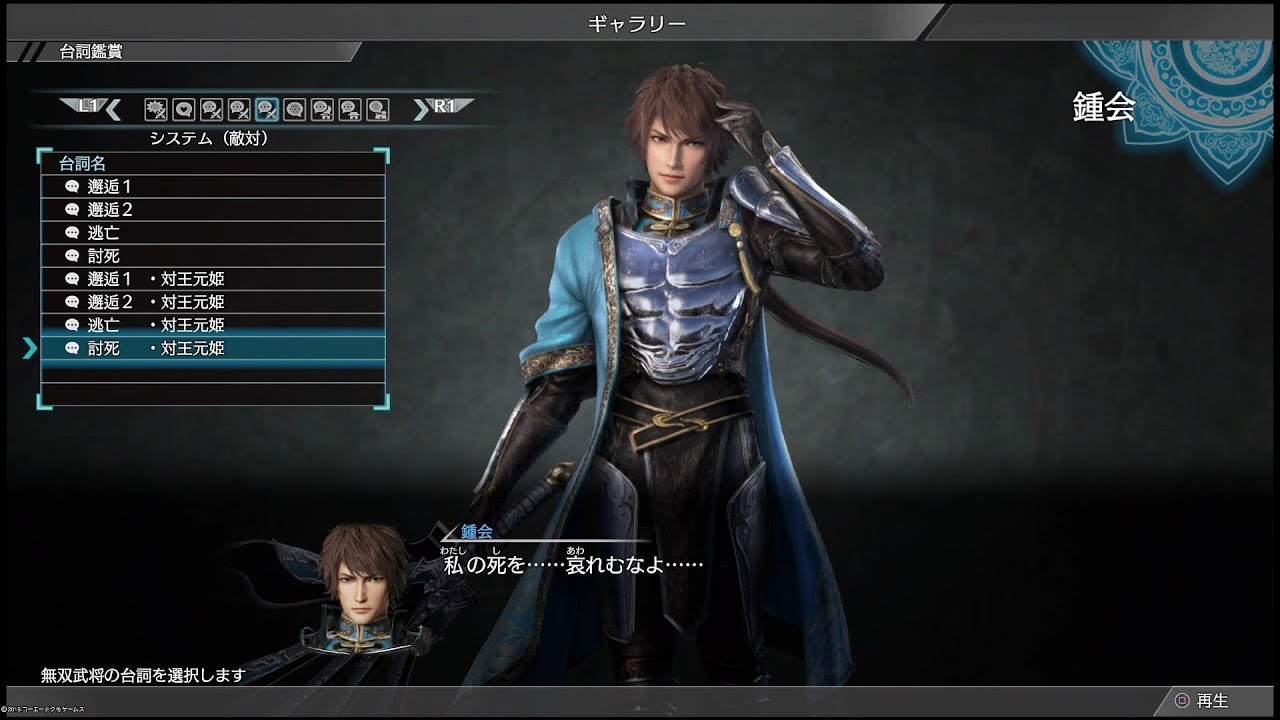Open the burst-and-sword category tab

click(x=156, y=109)
